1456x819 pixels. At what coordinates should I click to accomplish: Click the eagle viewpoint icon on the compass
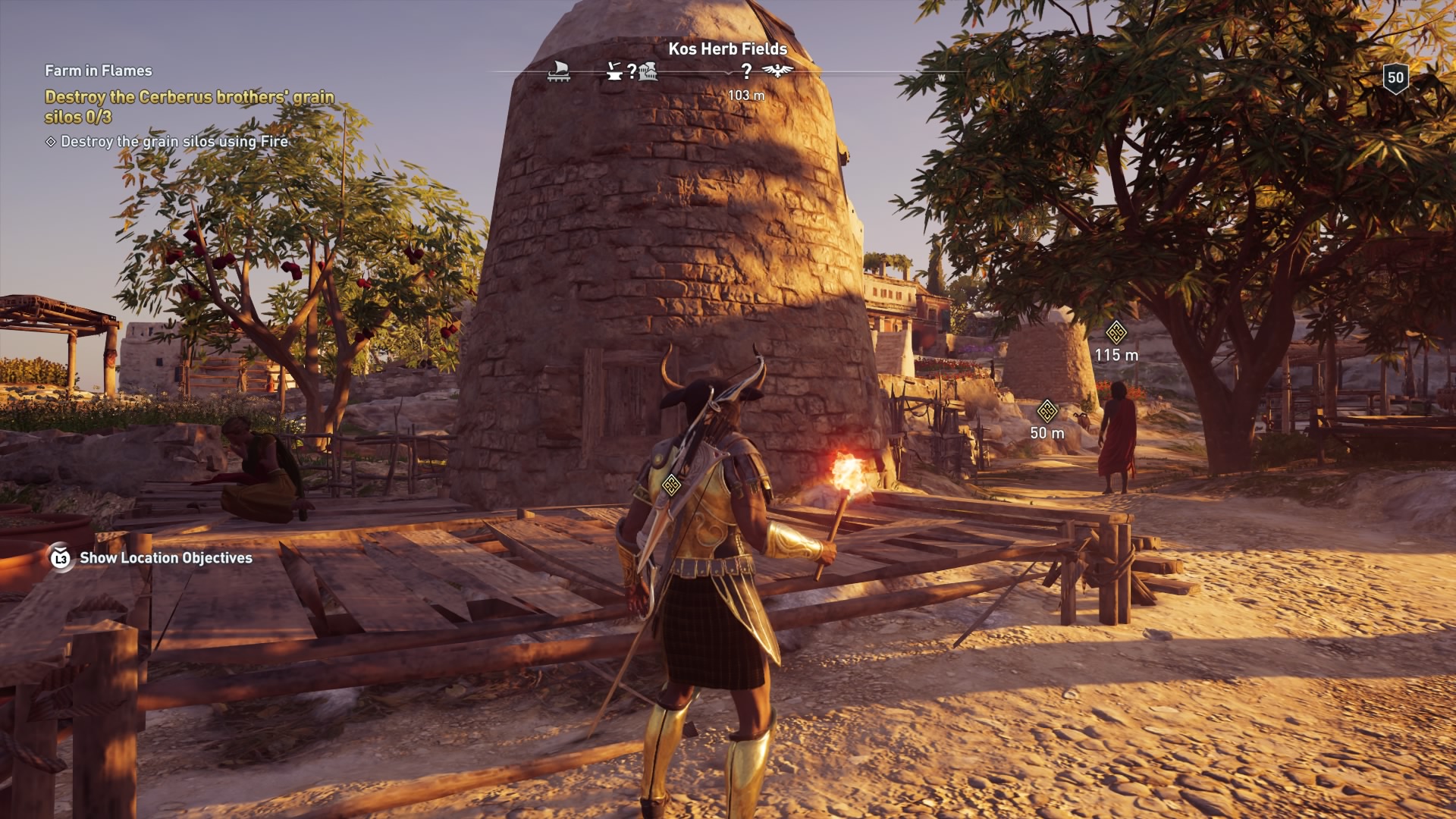coord(776,72)
